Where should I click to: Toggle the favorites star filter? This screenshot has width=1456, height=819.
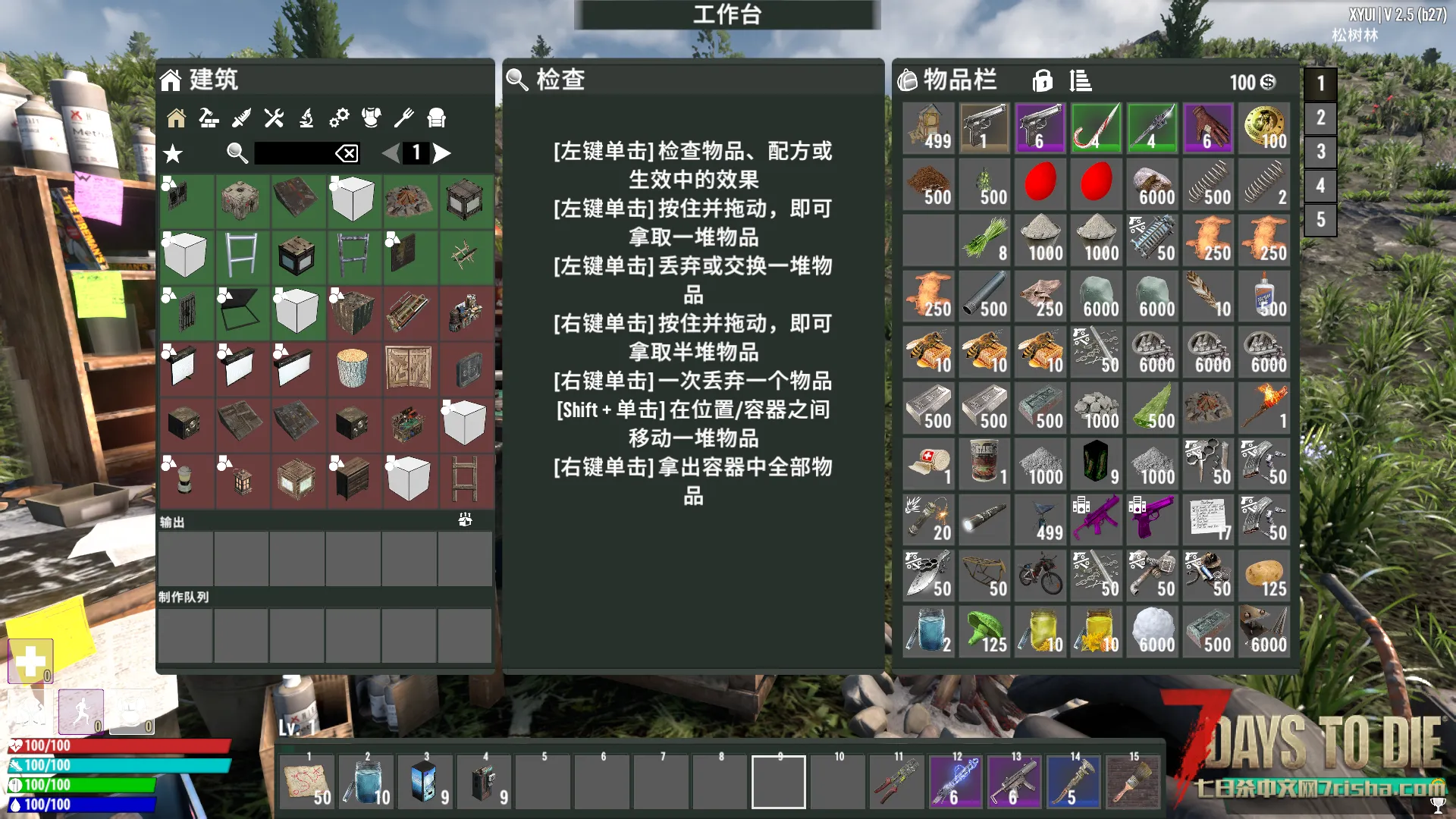tap(173, 154)
